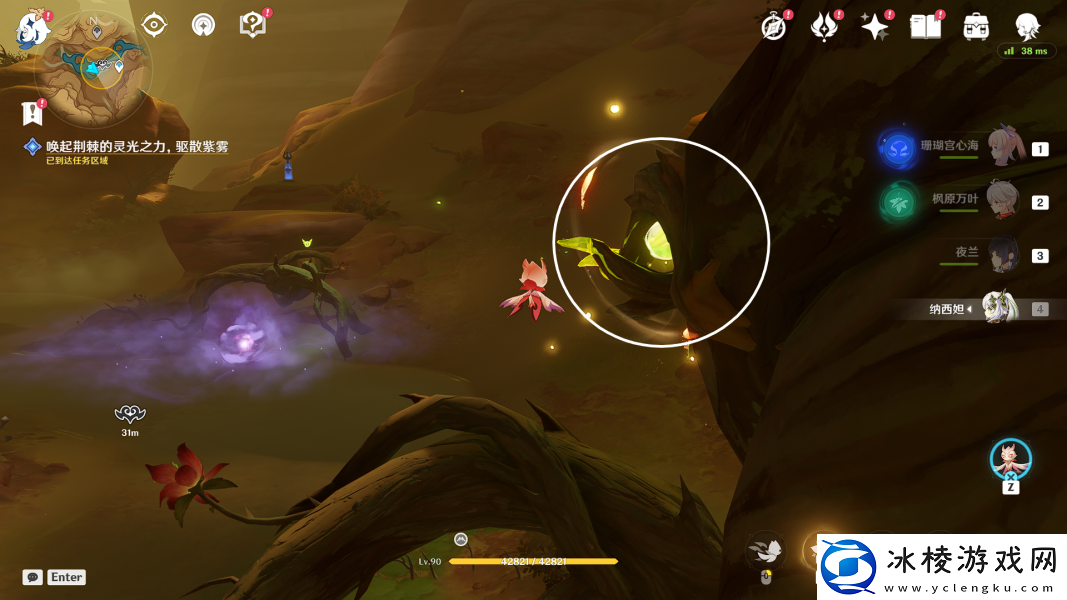Toggle the eye-shaped elemental sight icon

click(154, 25)
